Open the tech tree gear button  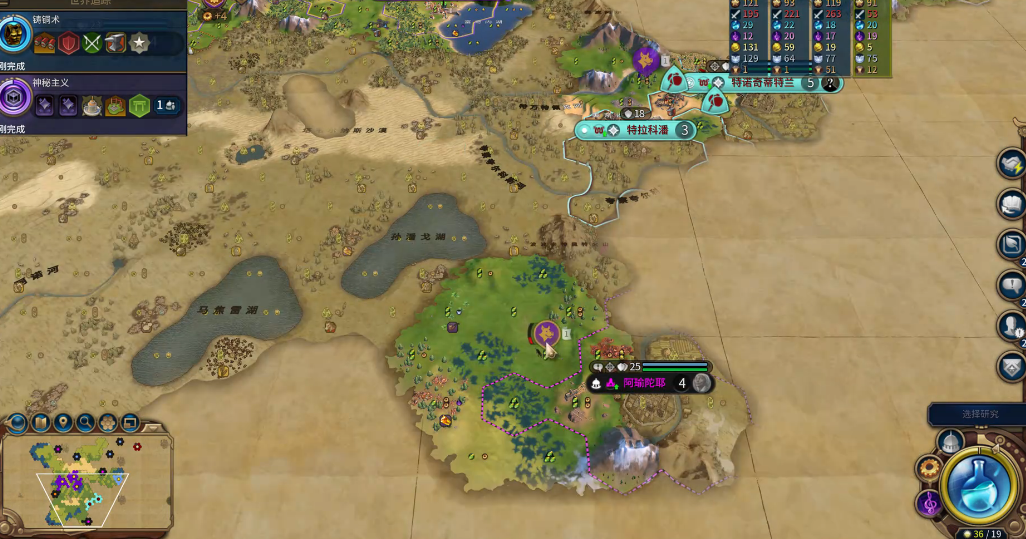point(930,469)
